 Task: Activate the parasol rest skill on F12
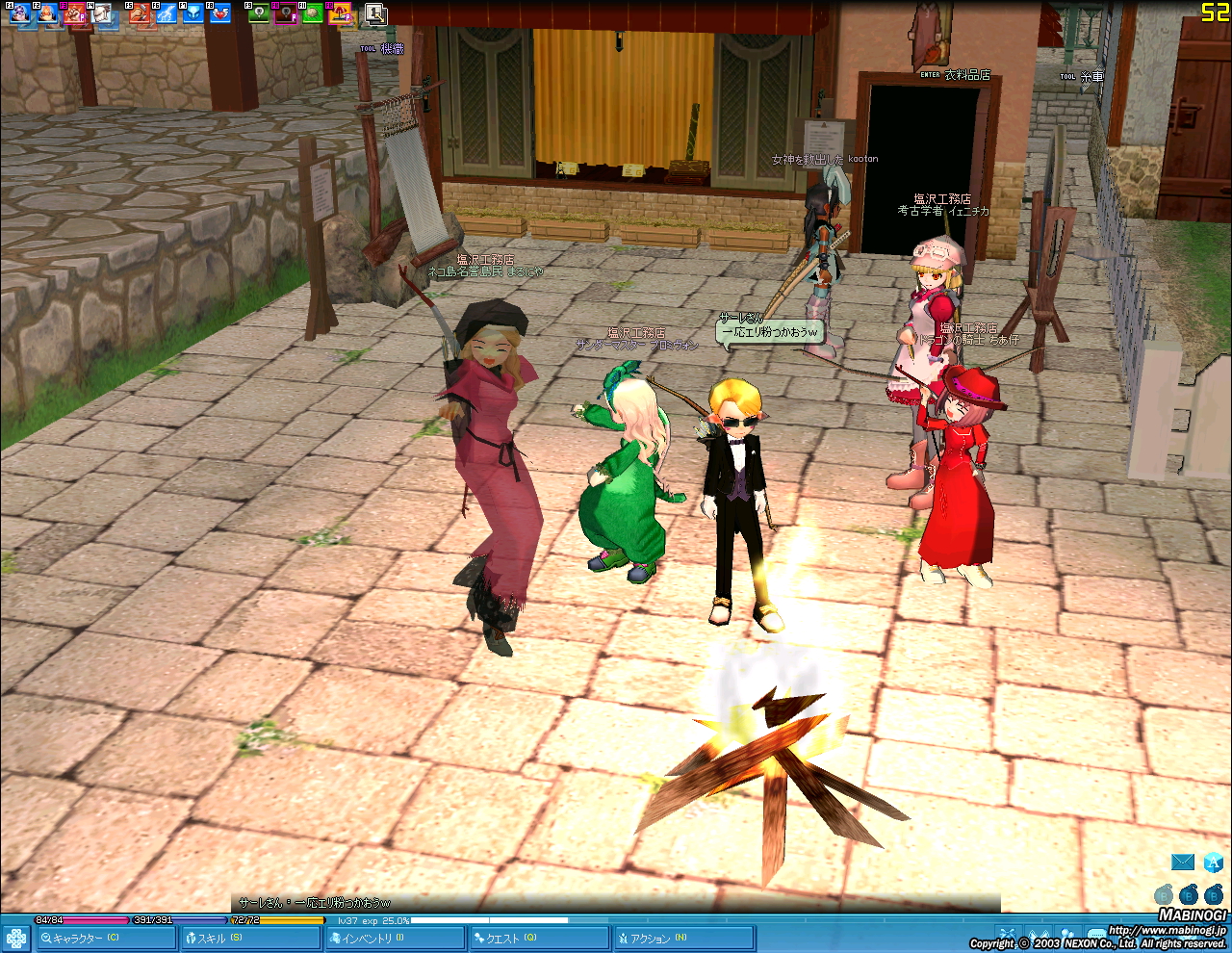point(340,13)
